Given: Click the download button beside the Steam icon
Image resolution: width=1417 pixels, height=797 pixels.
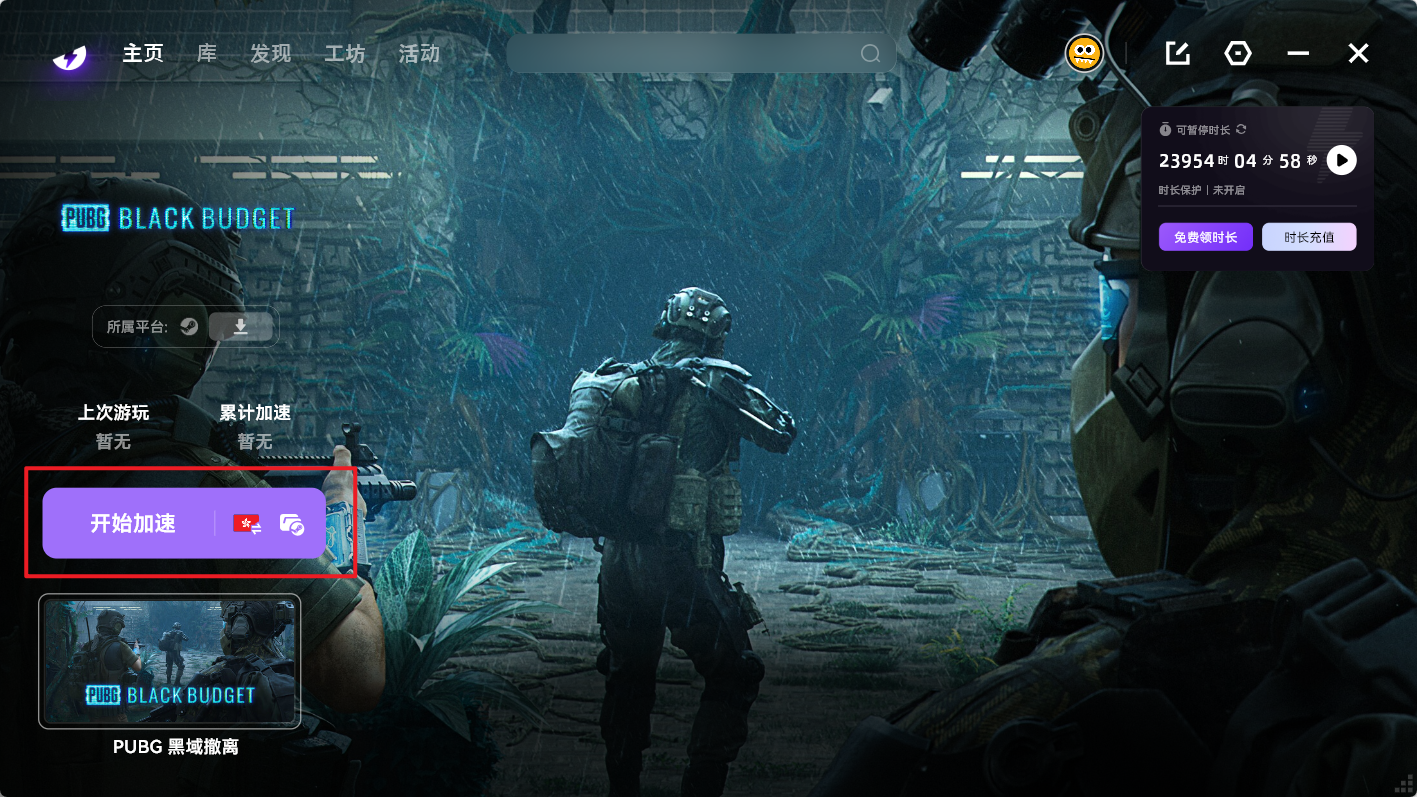Looking at the screenshot, I should 241,326.
